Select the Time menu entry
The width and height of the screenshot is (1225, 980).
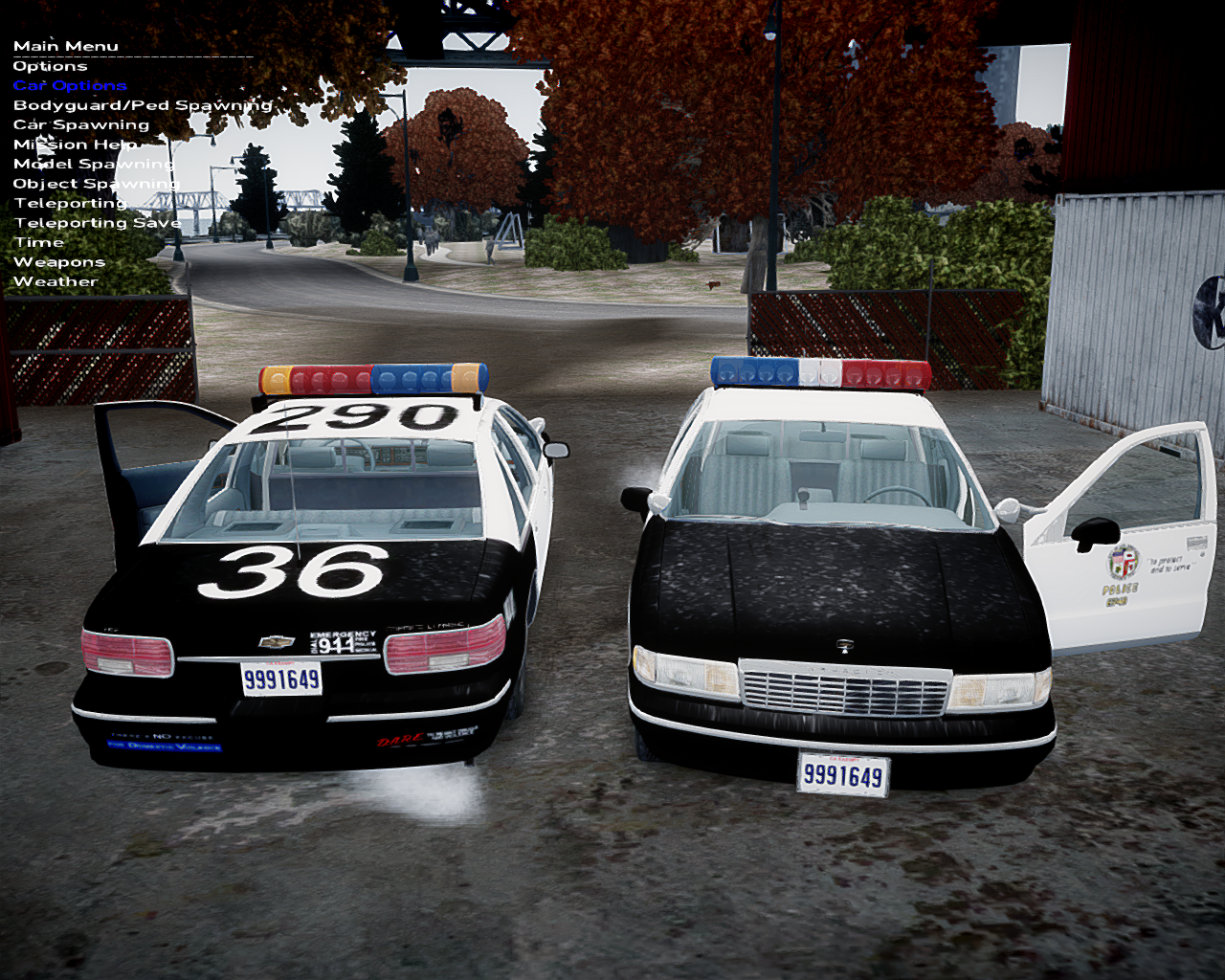click(38, 243)
